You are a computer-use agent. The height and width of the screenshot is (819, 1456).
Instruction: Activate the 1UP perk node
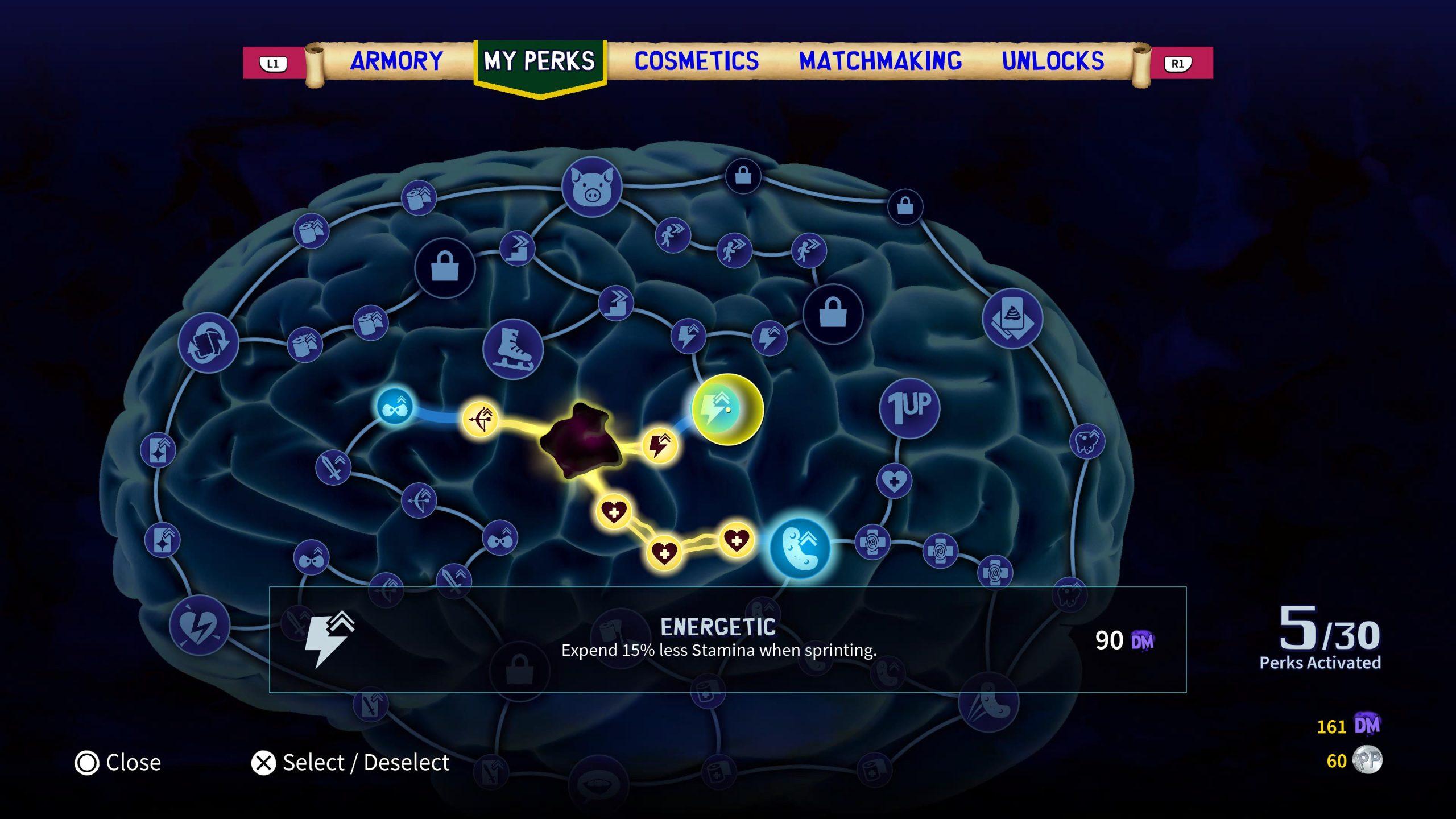(x=909, y=408)
